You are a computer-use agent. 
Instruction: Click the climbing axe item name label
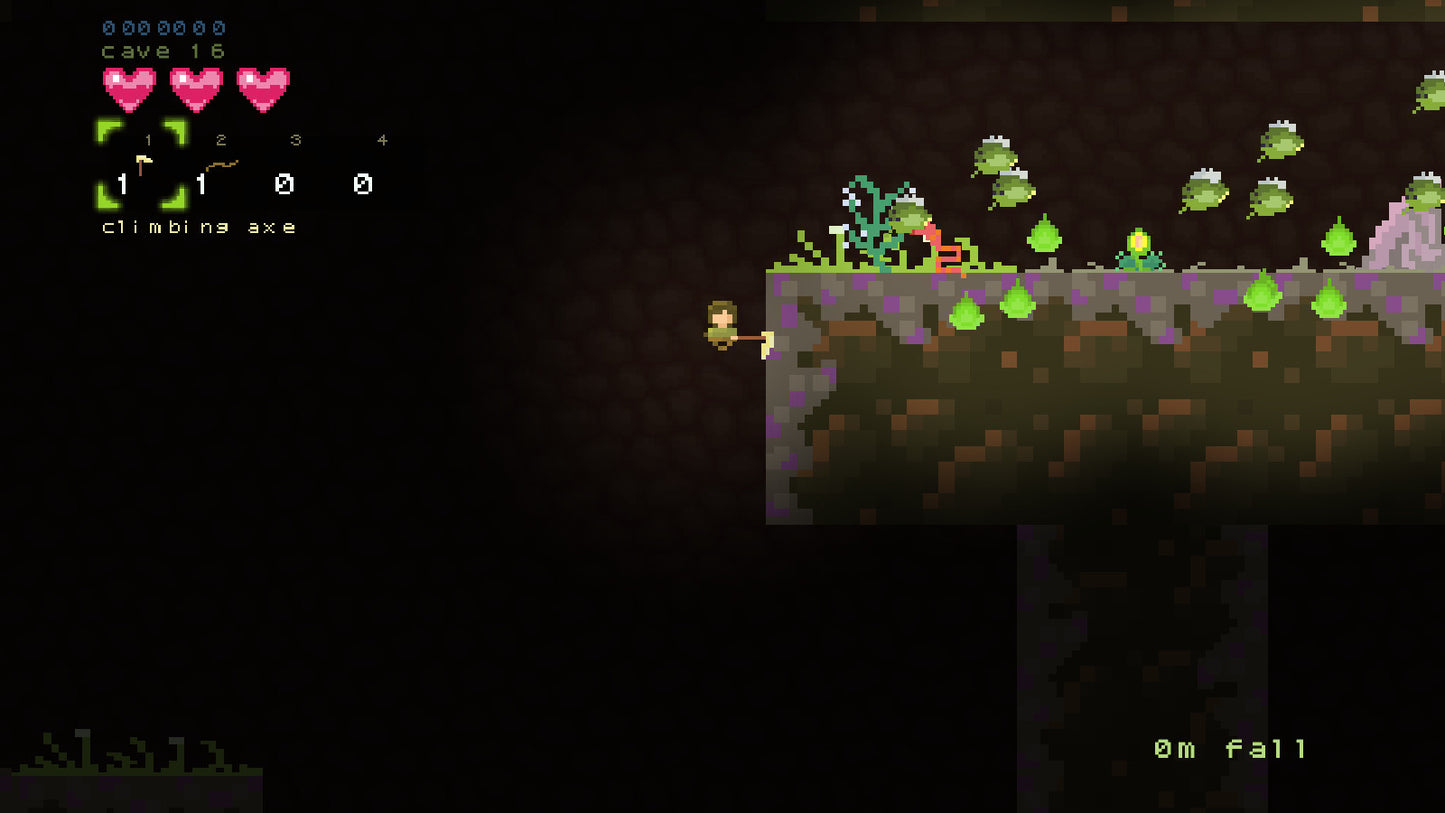(197, 227)
